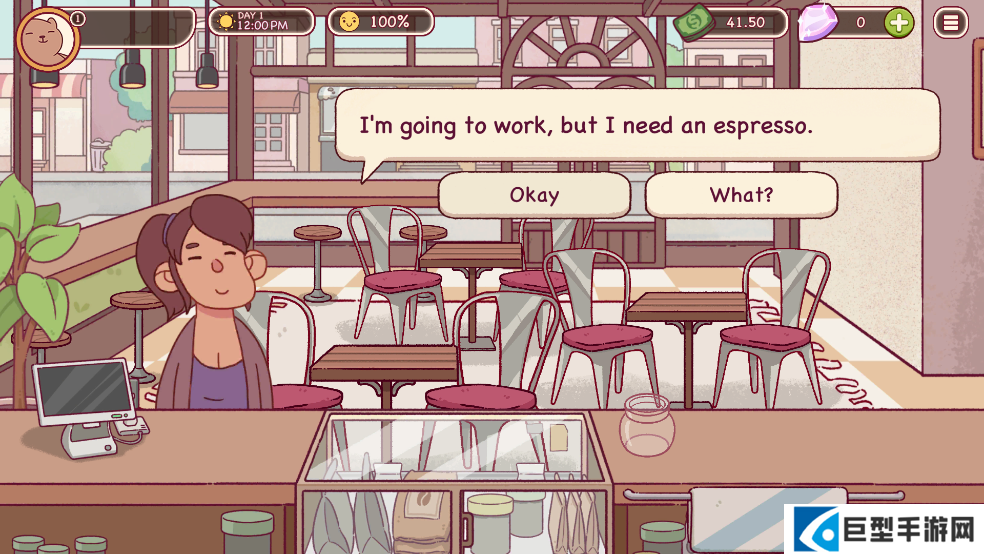Viewport: 984px width, 554px height.
Task: Tap the purple gem icon
Action: tap(818, 22)
